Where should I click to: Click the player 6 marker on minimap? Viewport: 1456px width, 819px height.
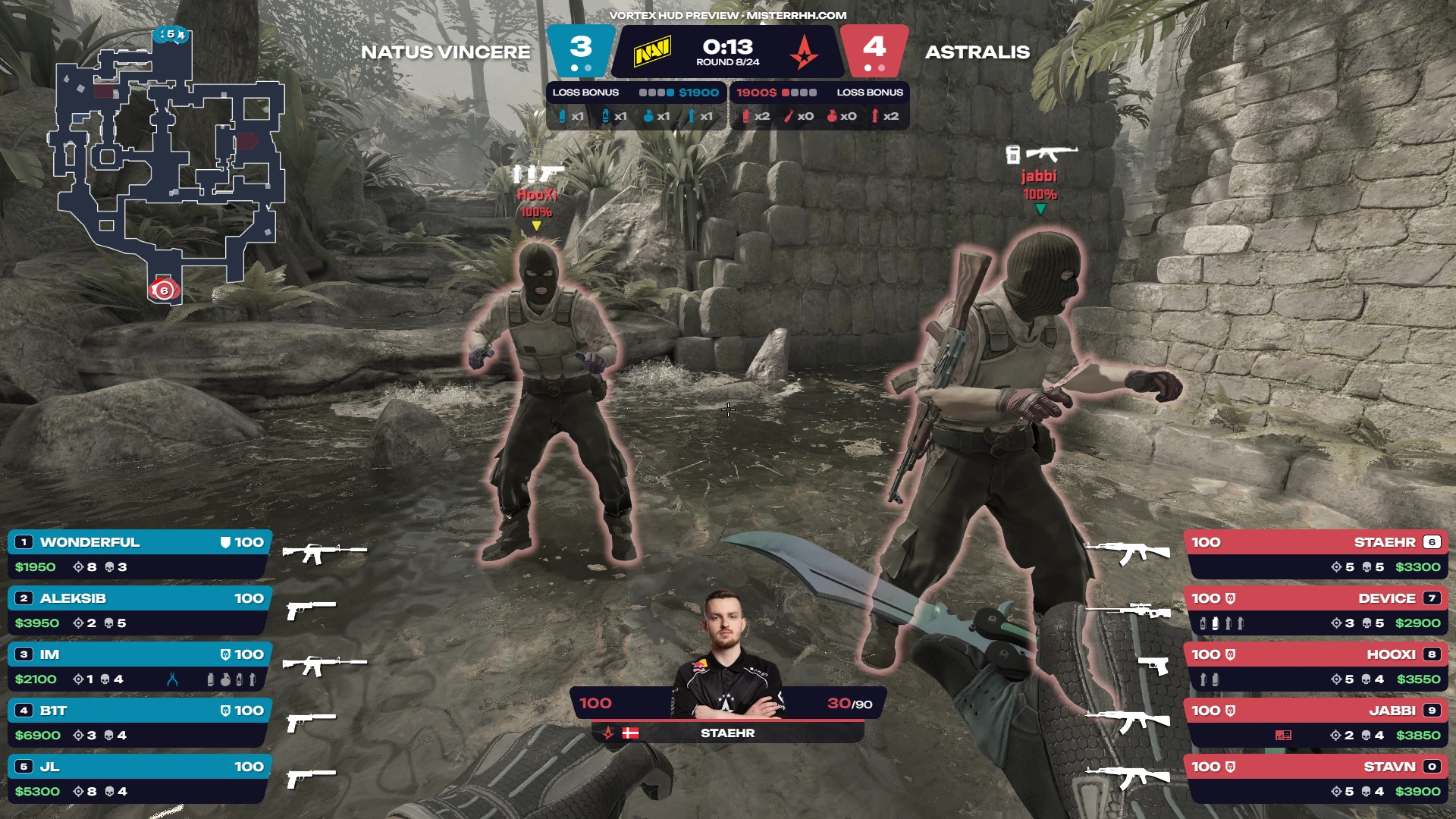[164, 290]
